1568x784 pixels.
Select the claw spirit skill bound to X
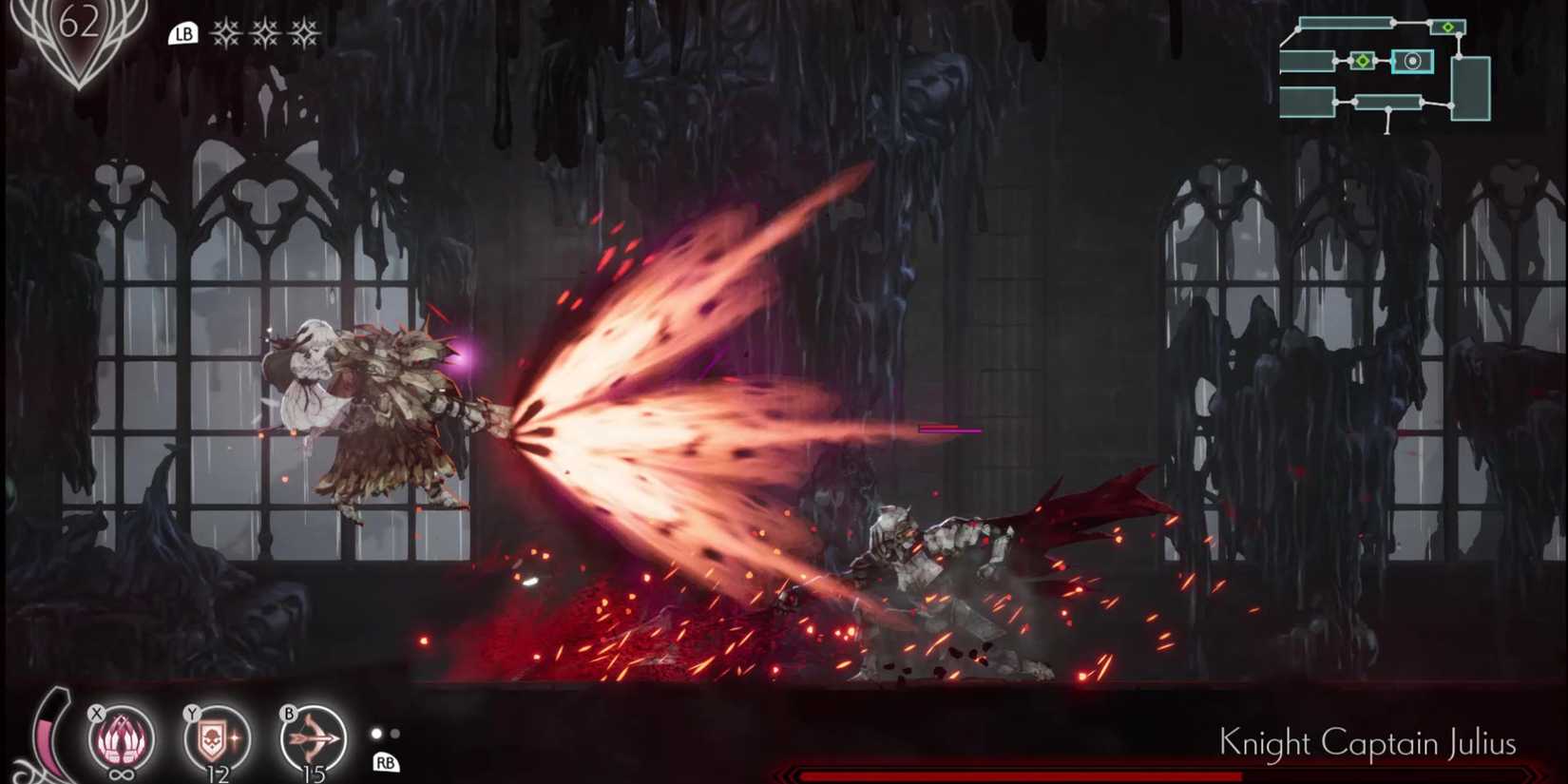pyautogui.click(x=119, y=737)
